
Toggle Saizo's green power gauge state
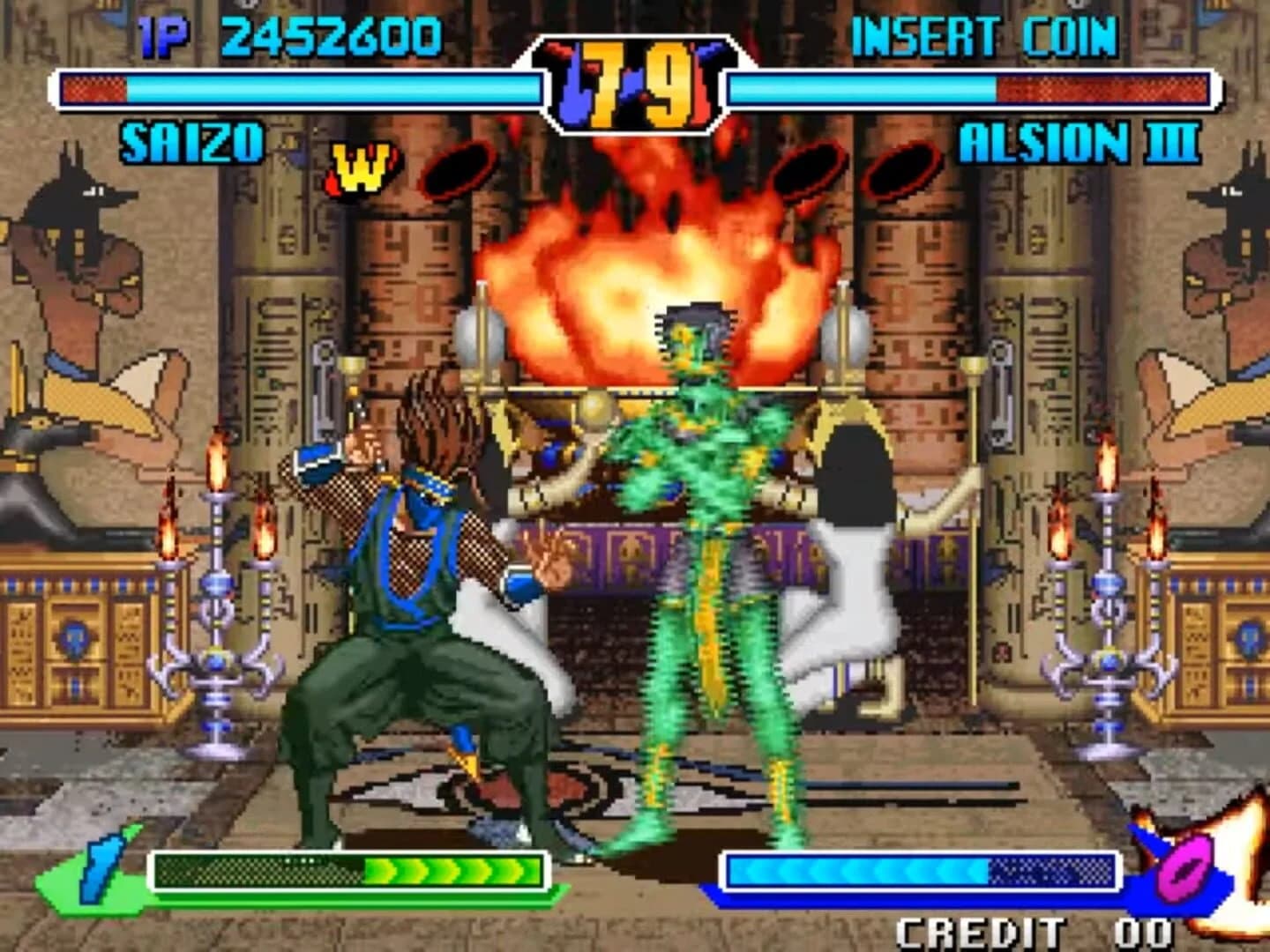[348, 866]
